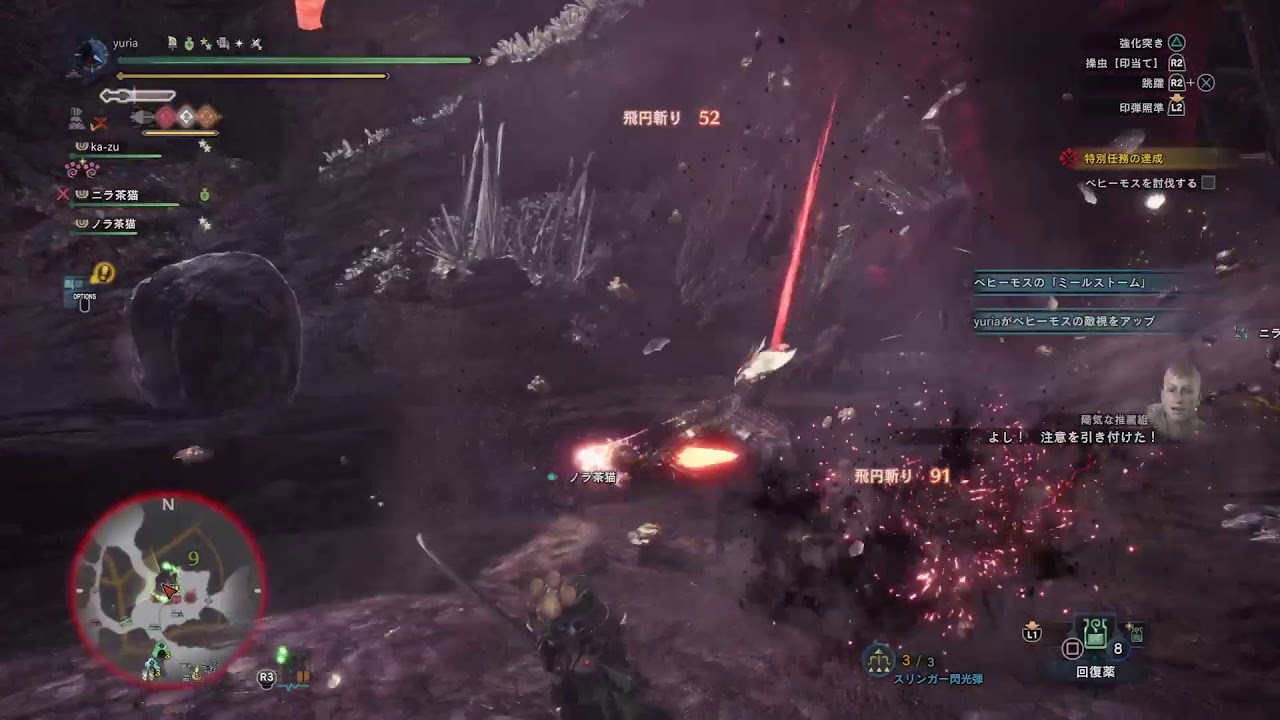Click yuria's player crest emblem

[x=90, y=58]
